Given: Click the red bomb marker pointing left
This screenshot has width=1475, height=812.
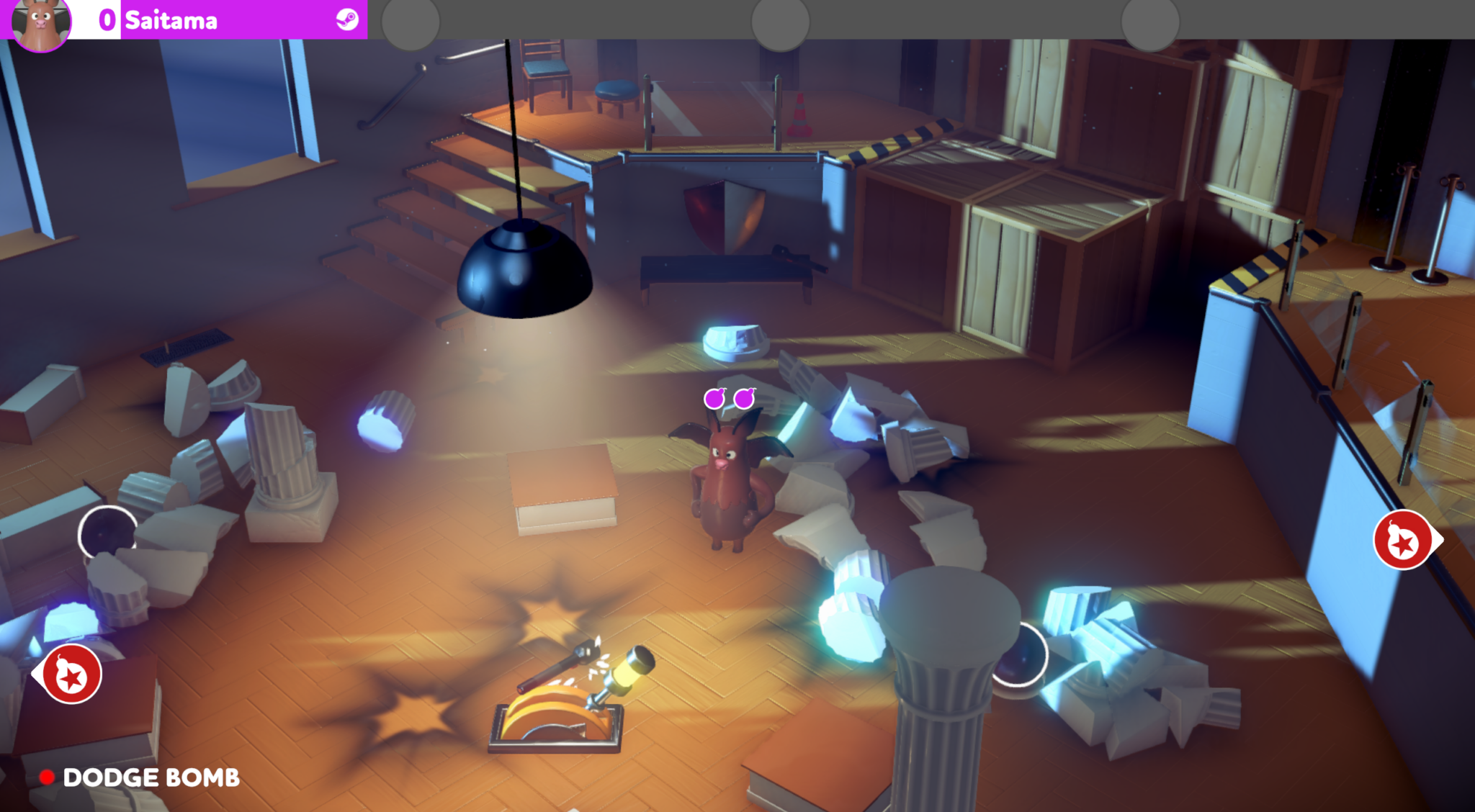Looking at the screenshot, I should (x=71, y=674).
